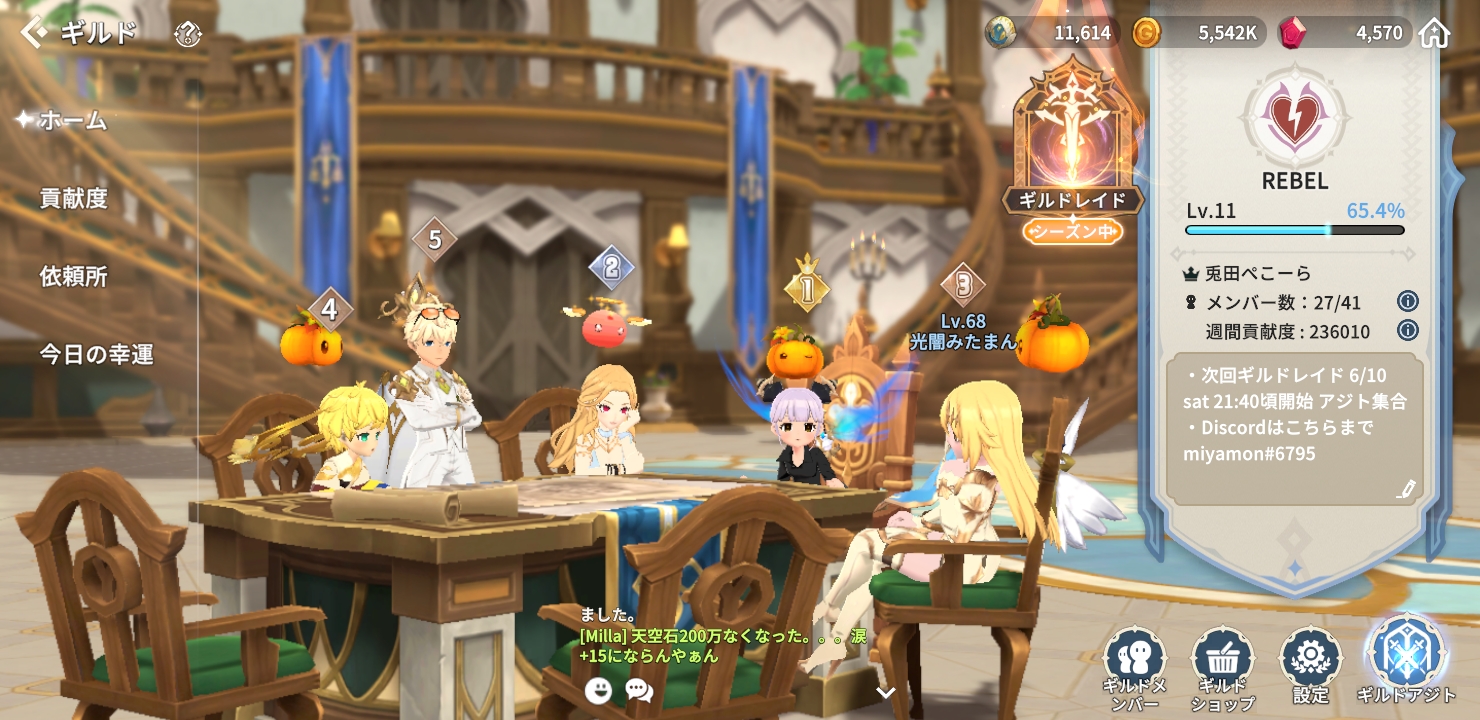
Task: Show member count info
Action: (1407, 302)
